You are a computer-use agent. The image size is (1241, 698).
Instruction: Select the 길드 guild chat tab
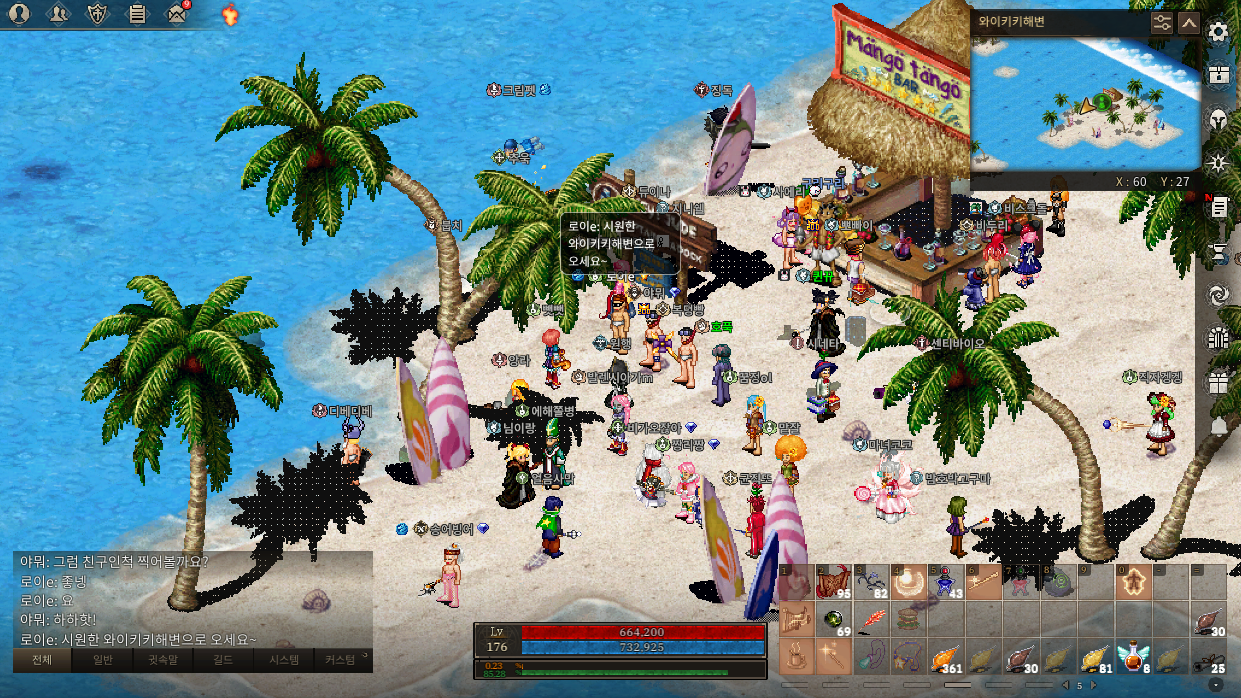(222, 660)
